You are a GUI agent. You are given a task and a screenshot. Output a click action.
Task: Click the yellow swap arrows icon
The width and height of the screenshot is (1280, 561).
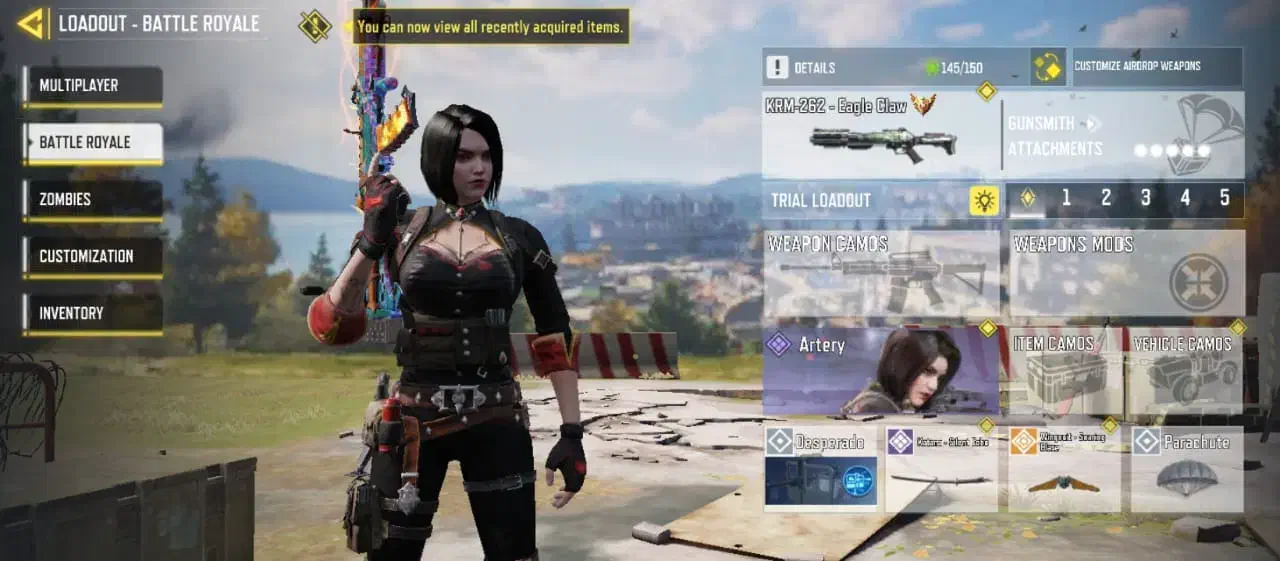pos(1048,68)
